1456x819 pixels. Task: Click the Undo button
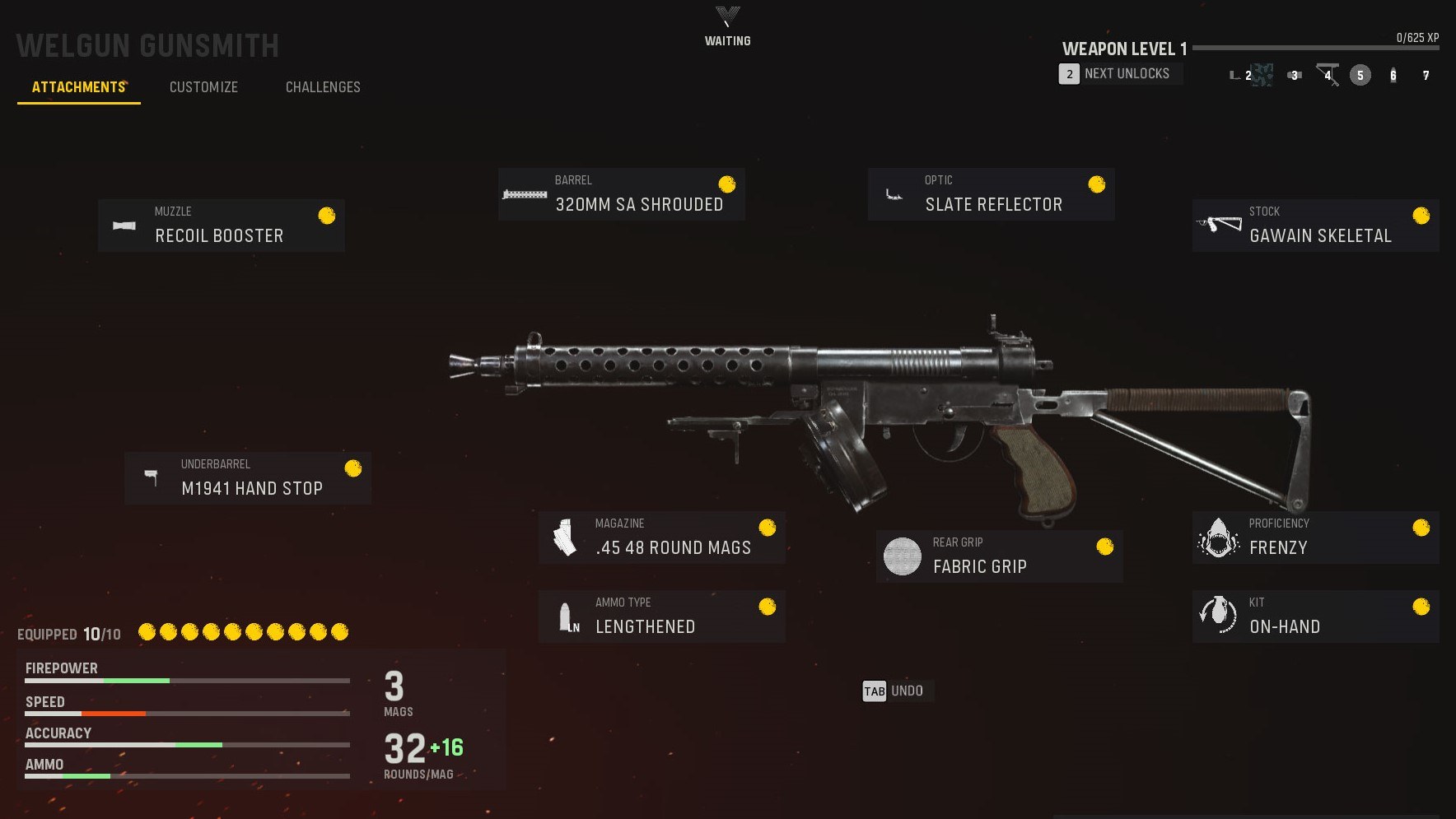[x=894, y=691]
